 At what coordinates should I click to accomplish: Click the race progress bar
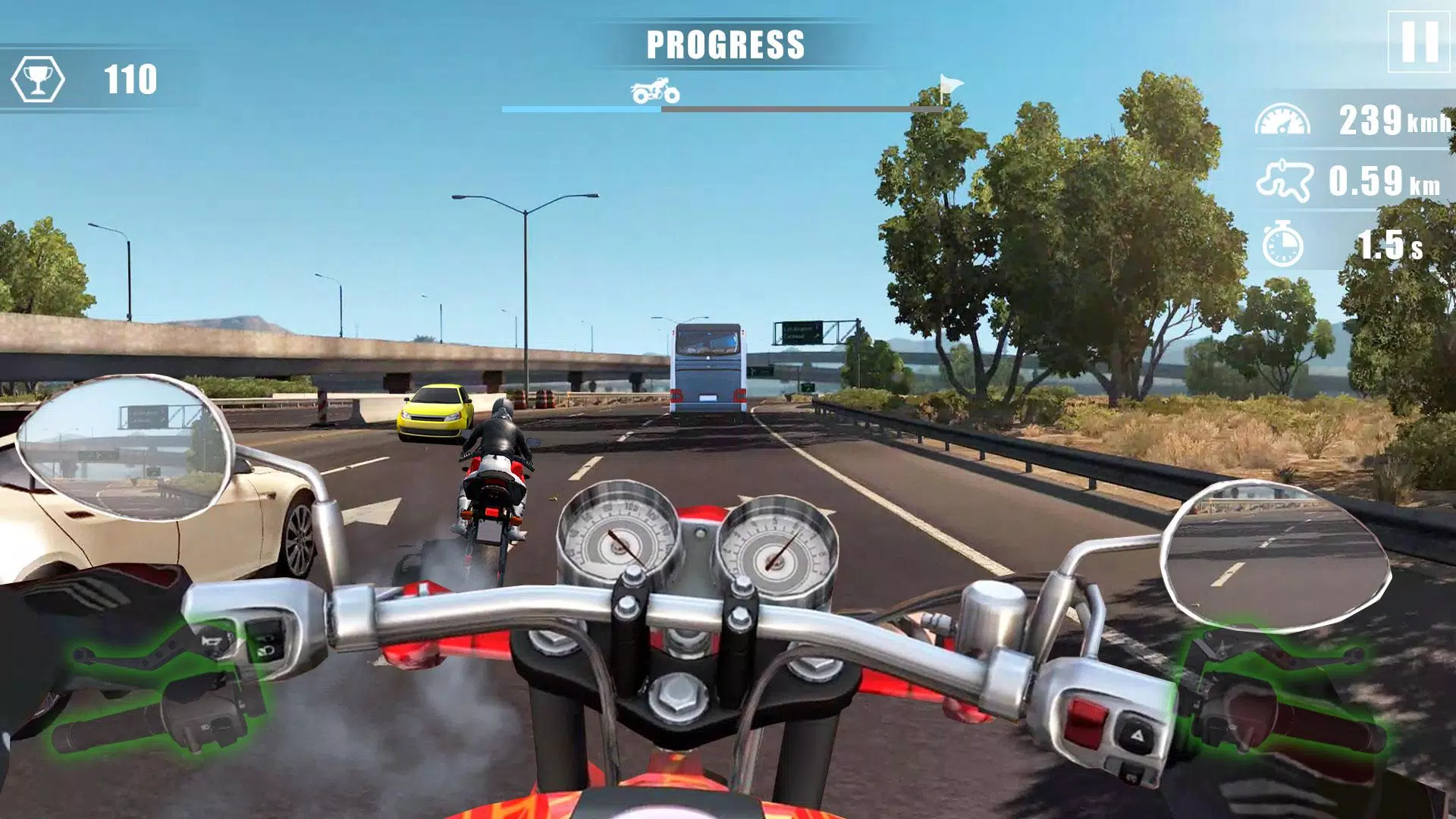coord(720,108)
